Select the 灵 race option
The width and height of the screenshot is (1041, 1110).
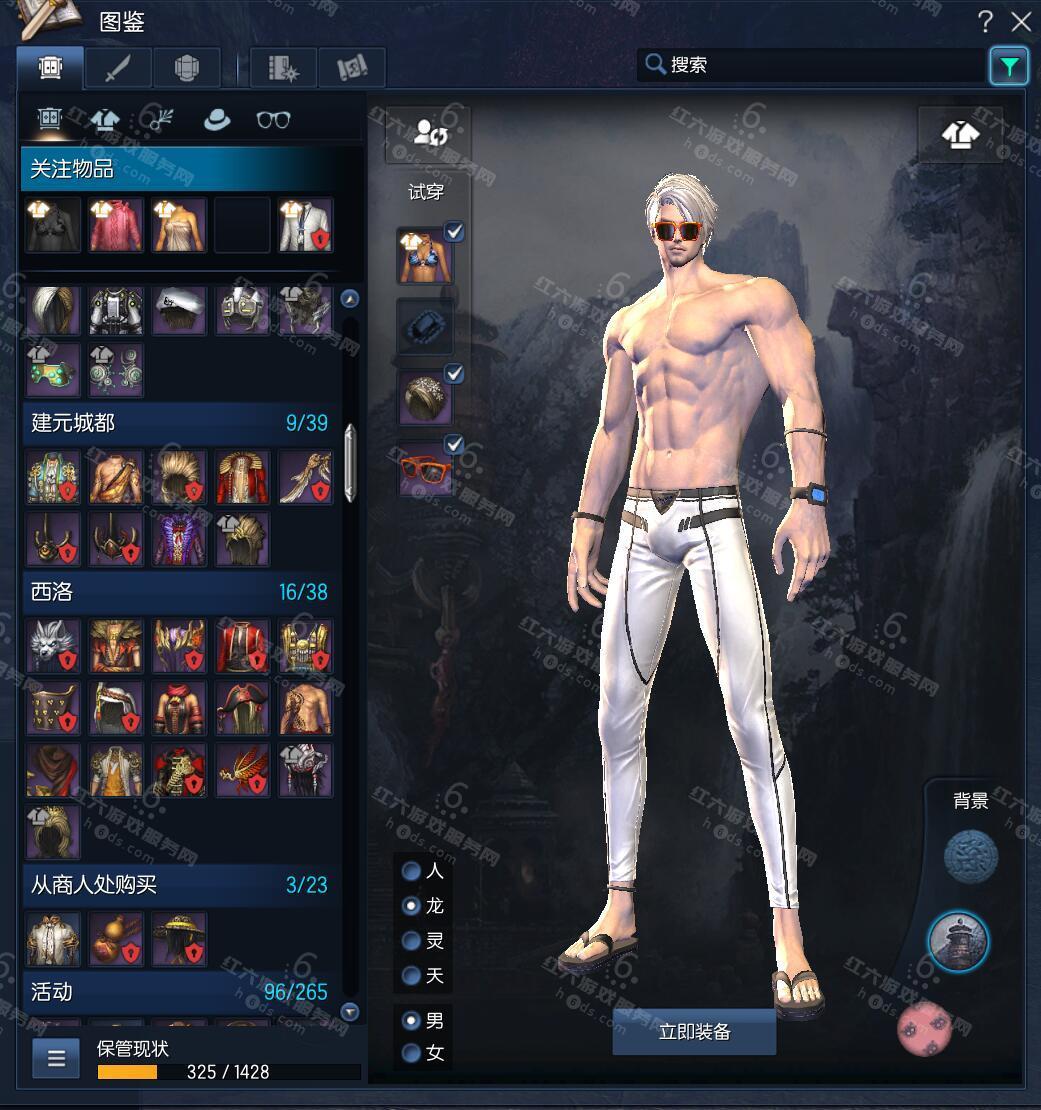tap(411, 941)
